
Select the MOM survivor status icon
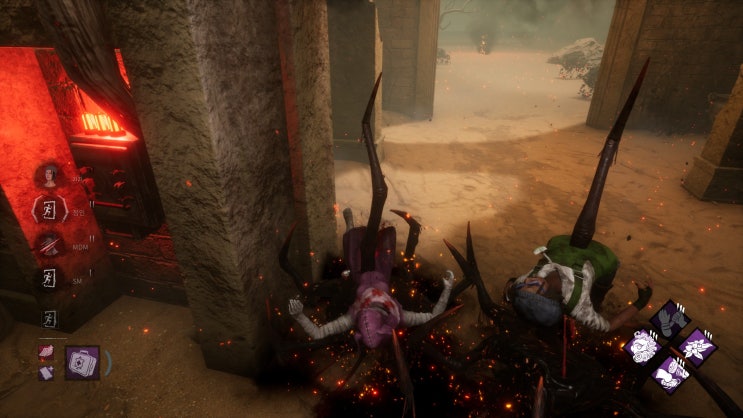[x=48, y=244]
